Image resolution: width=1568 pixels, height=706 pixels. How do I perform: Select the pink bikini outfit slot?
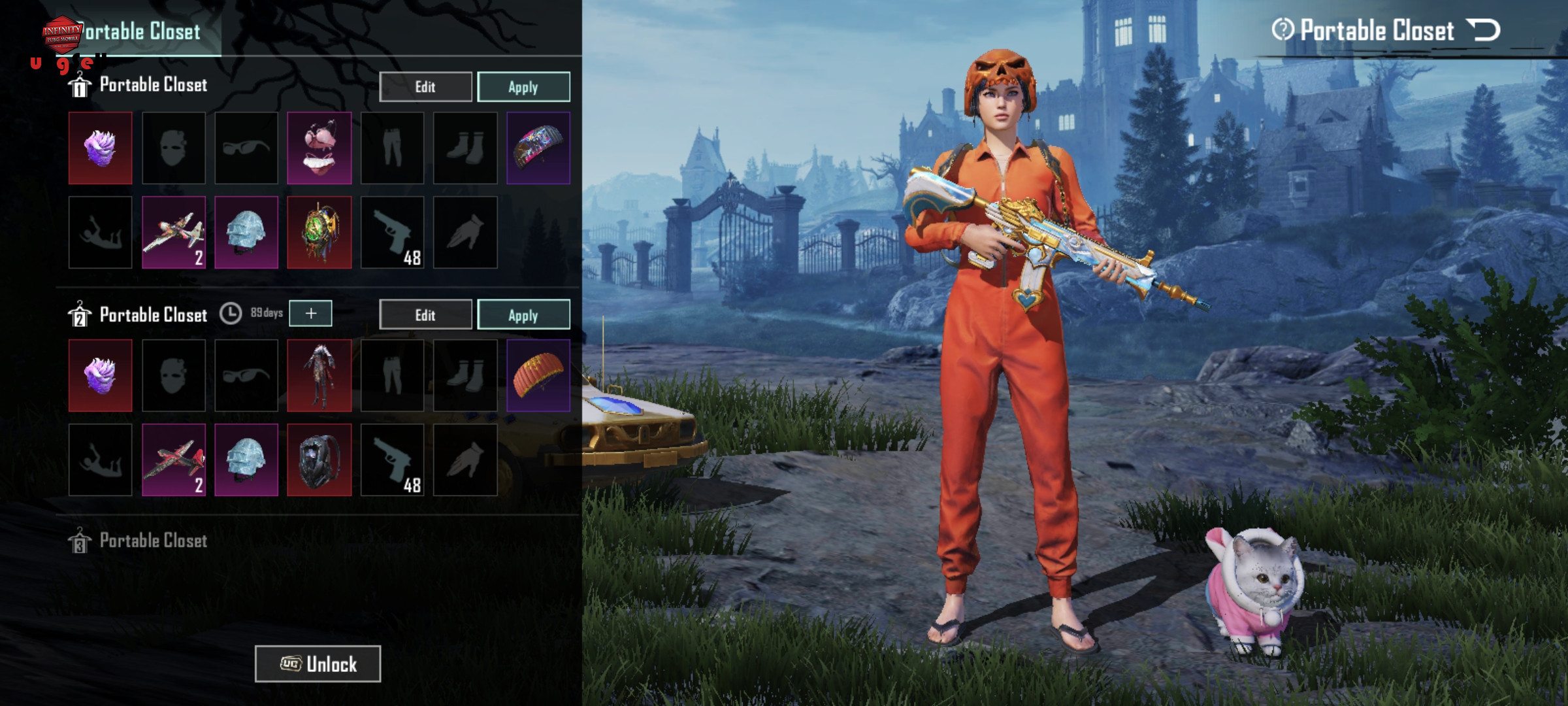tap(319, 148)
